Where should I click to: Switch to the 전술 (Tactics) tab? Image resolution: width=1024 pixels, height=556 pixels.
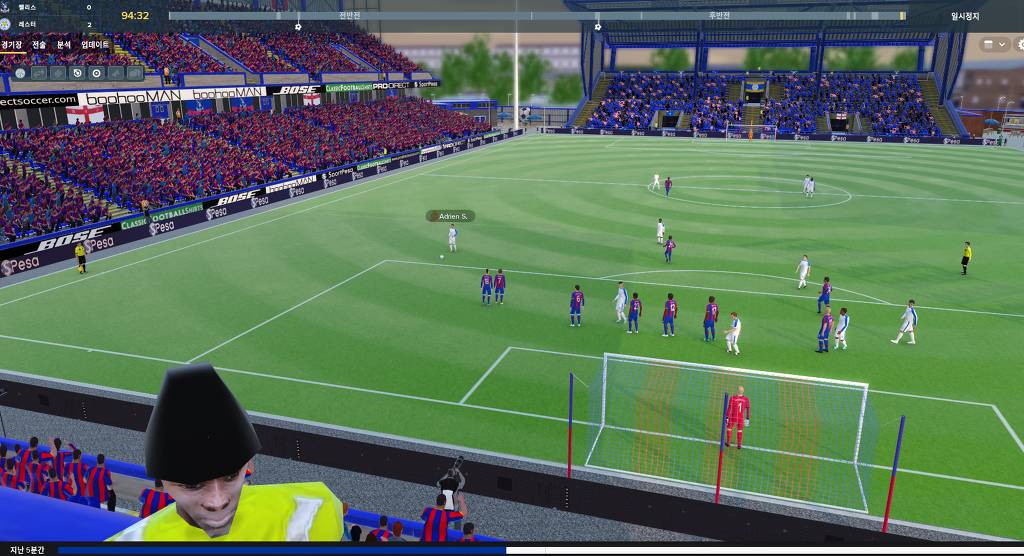39,44
